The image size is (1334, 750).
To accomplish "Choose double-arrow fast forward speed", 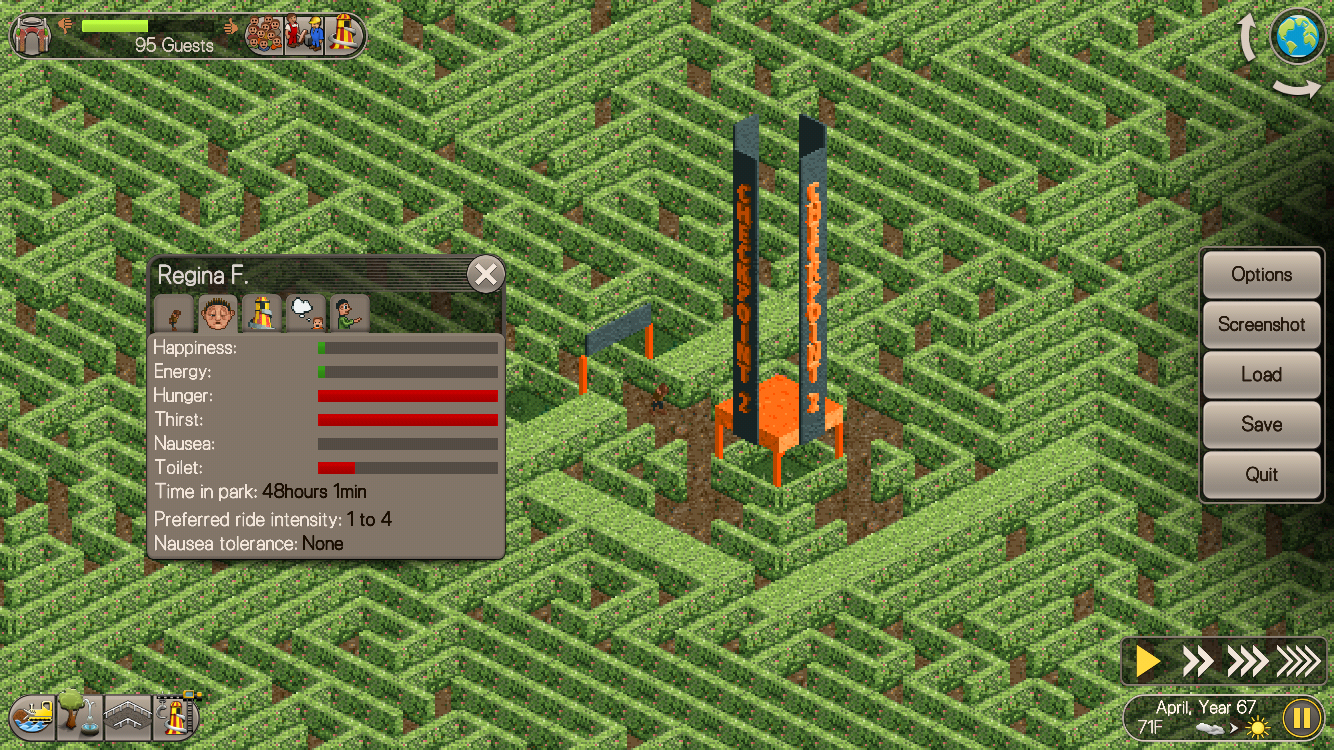I will tap(1197, 661).
